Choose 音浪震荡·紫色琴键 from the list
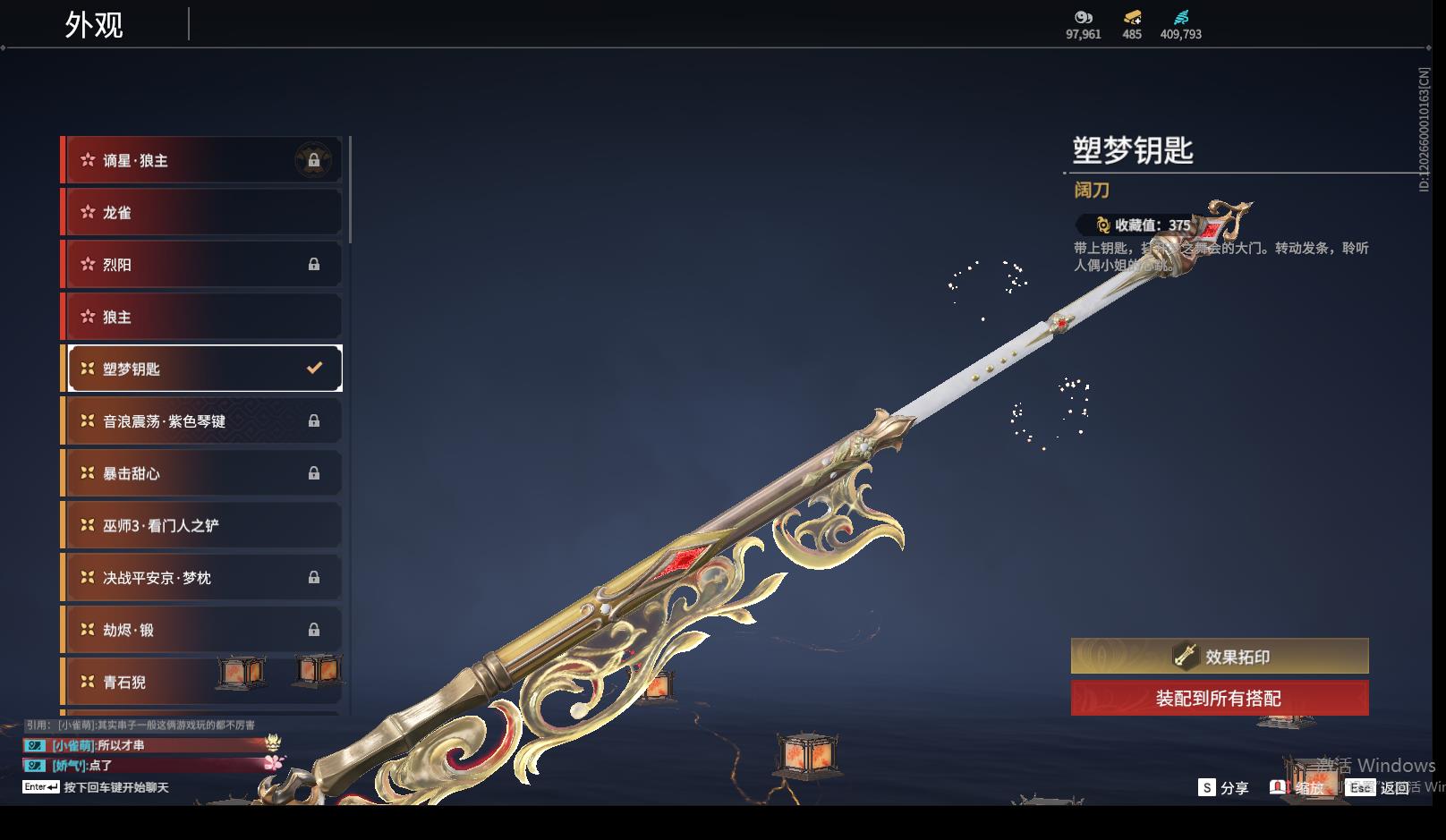The height and width of the screenshot is (840, 1446). [x=203, y=420]
